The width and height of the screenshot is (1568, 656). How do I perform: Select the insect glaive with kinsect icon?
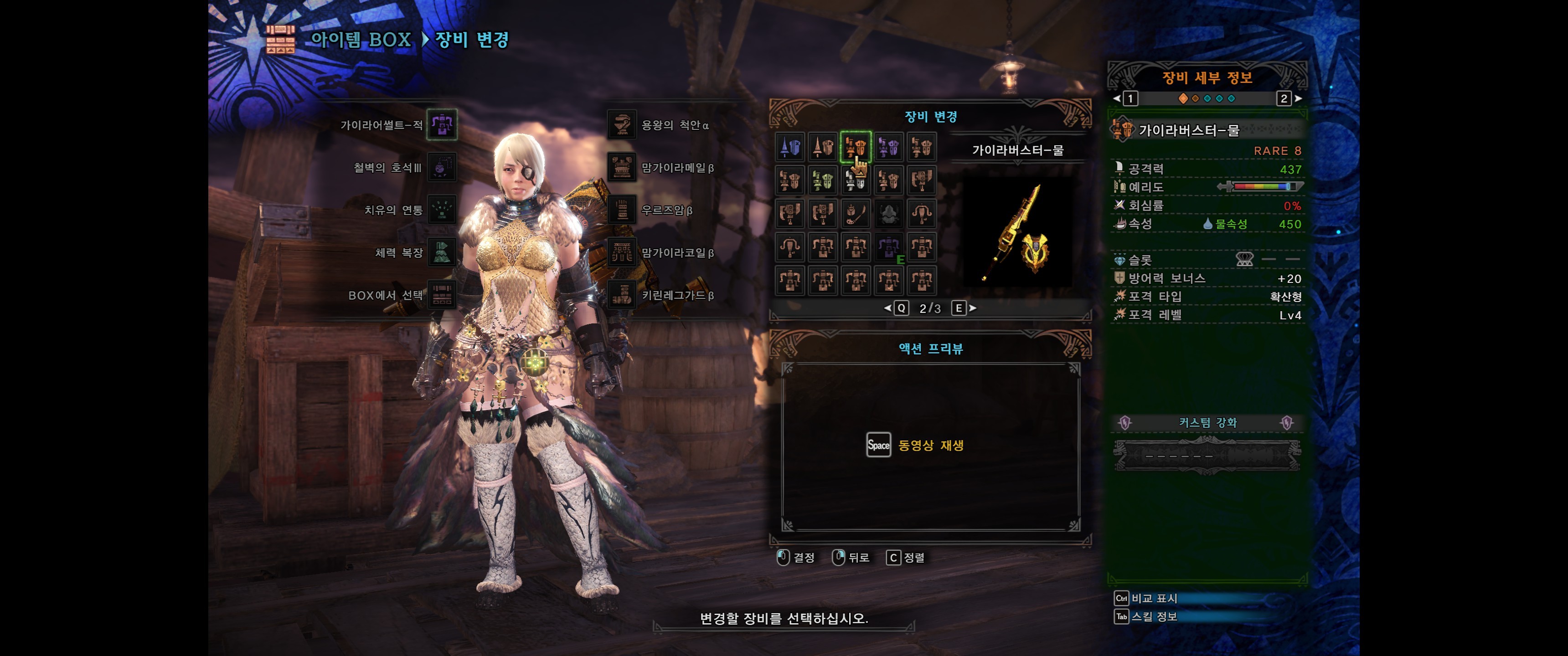point(855,214)
